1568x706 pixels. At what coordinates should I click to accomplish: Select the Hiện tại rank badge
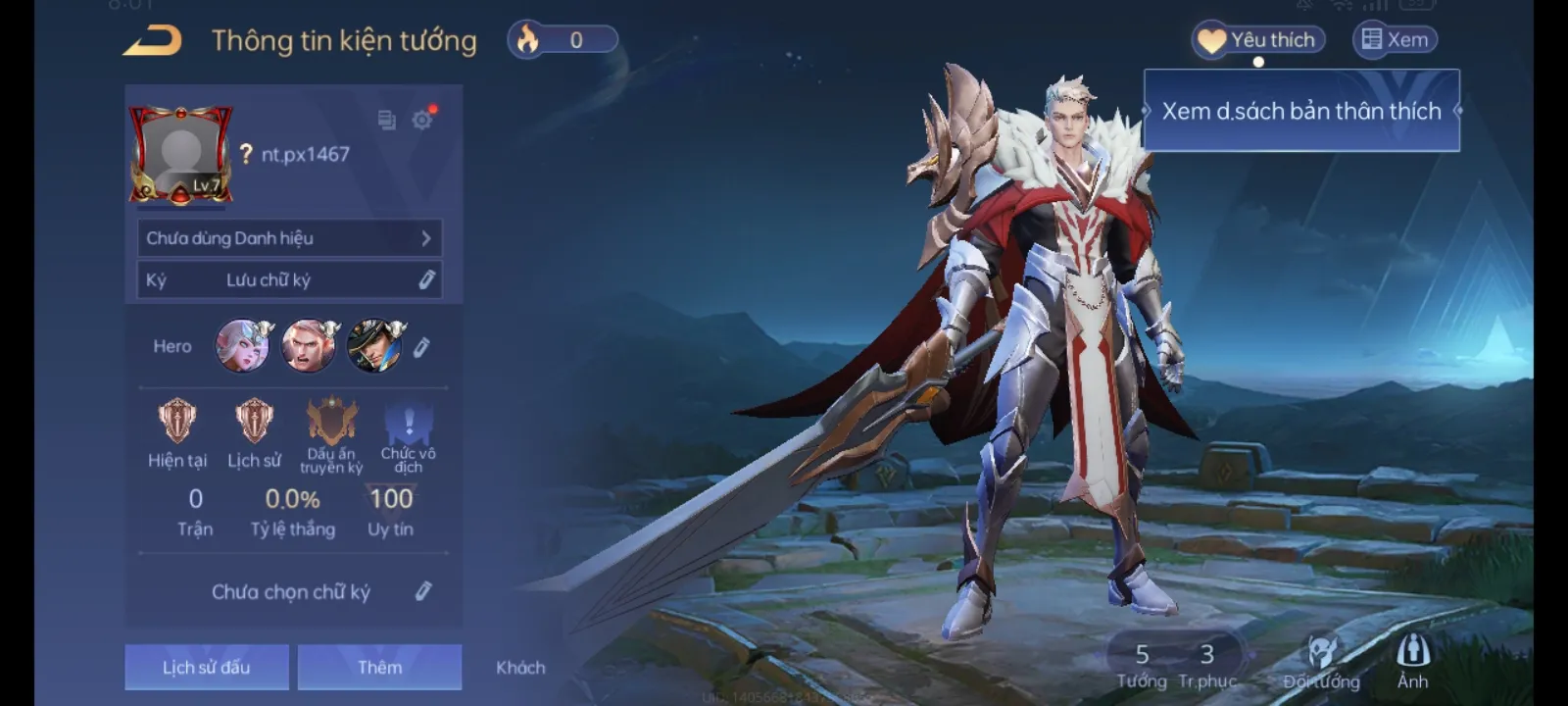click(x=177, y=422)
